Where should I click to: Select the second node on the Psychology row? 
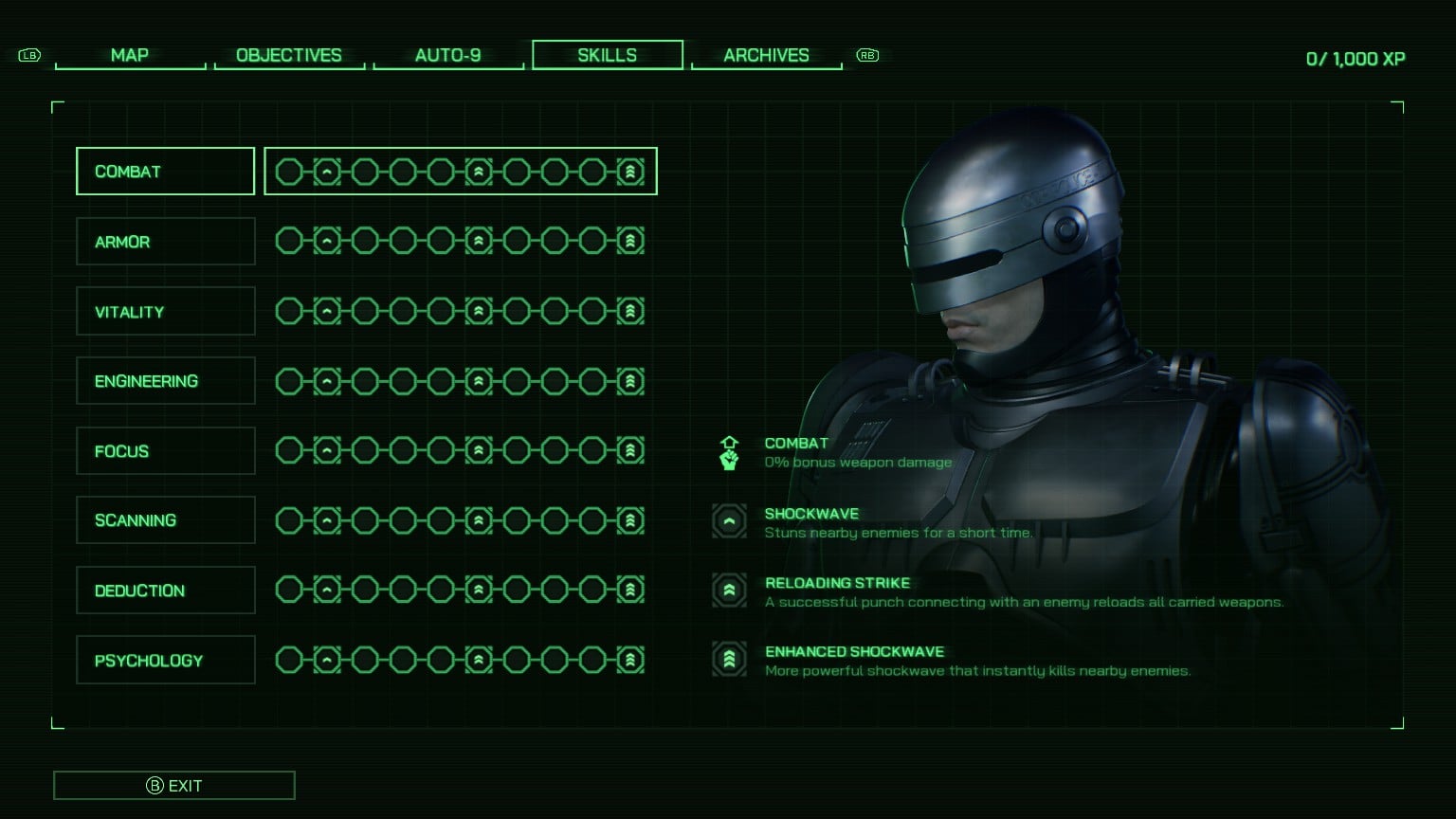coord(327,659)
